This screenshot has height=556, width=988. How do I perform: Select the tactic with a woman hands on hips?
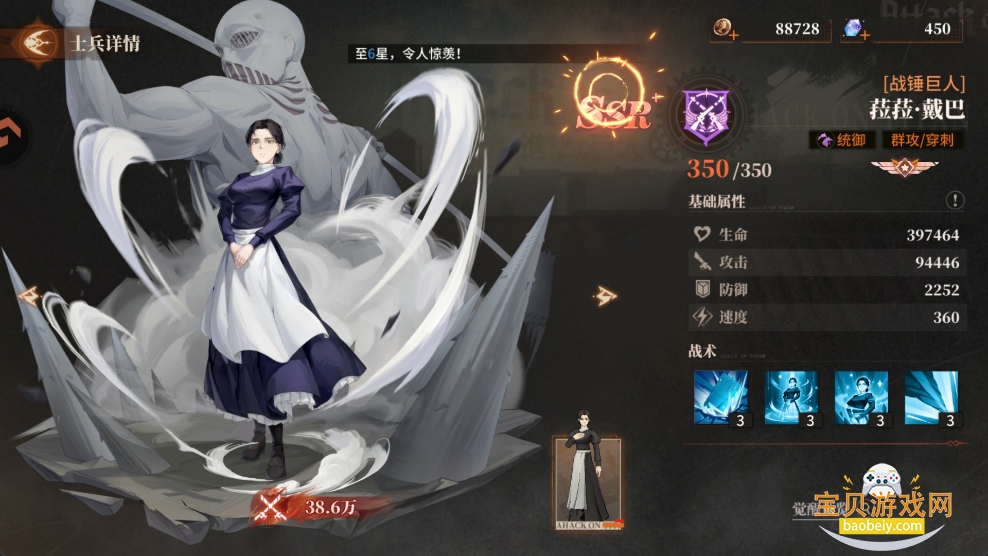[861, 397]
